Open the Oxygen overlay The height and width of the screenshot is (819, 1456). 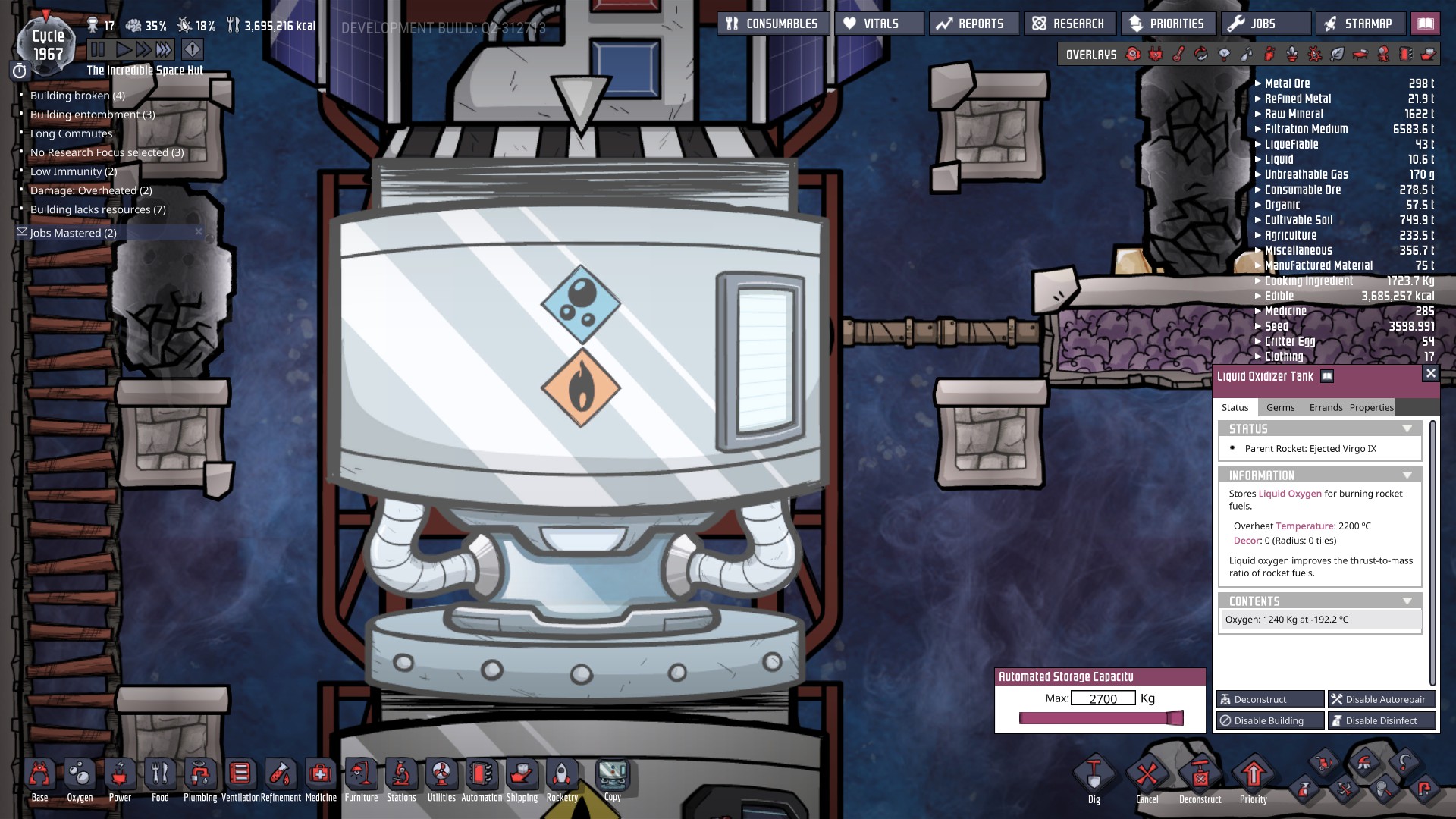coord(1133,54)
